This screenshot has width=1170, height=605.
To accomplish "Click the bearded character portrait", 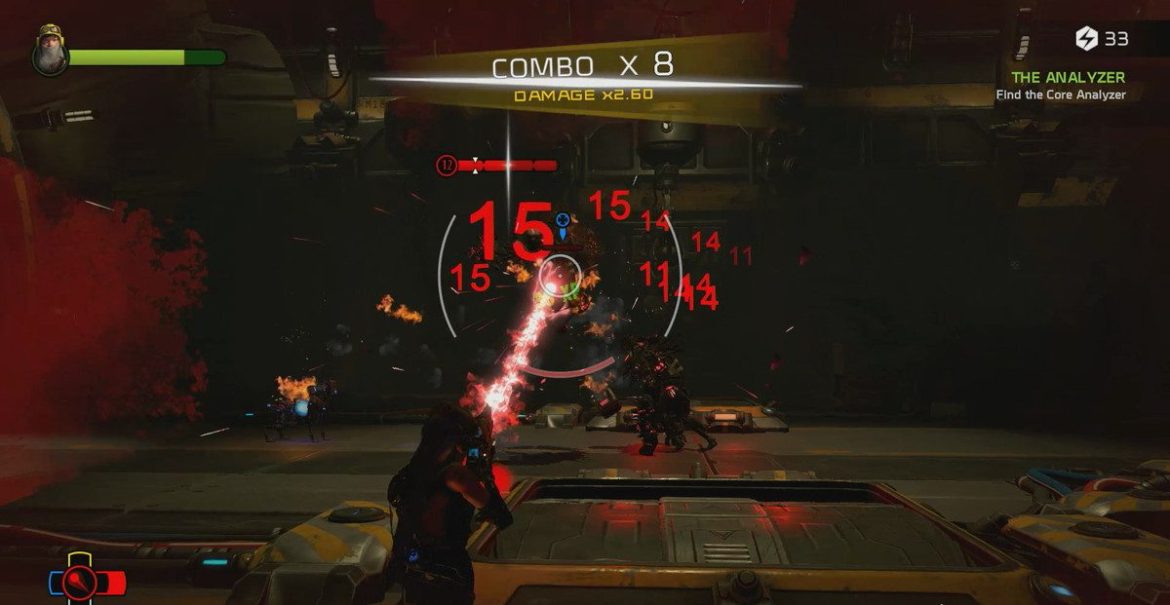I will (x=46, y=53).
